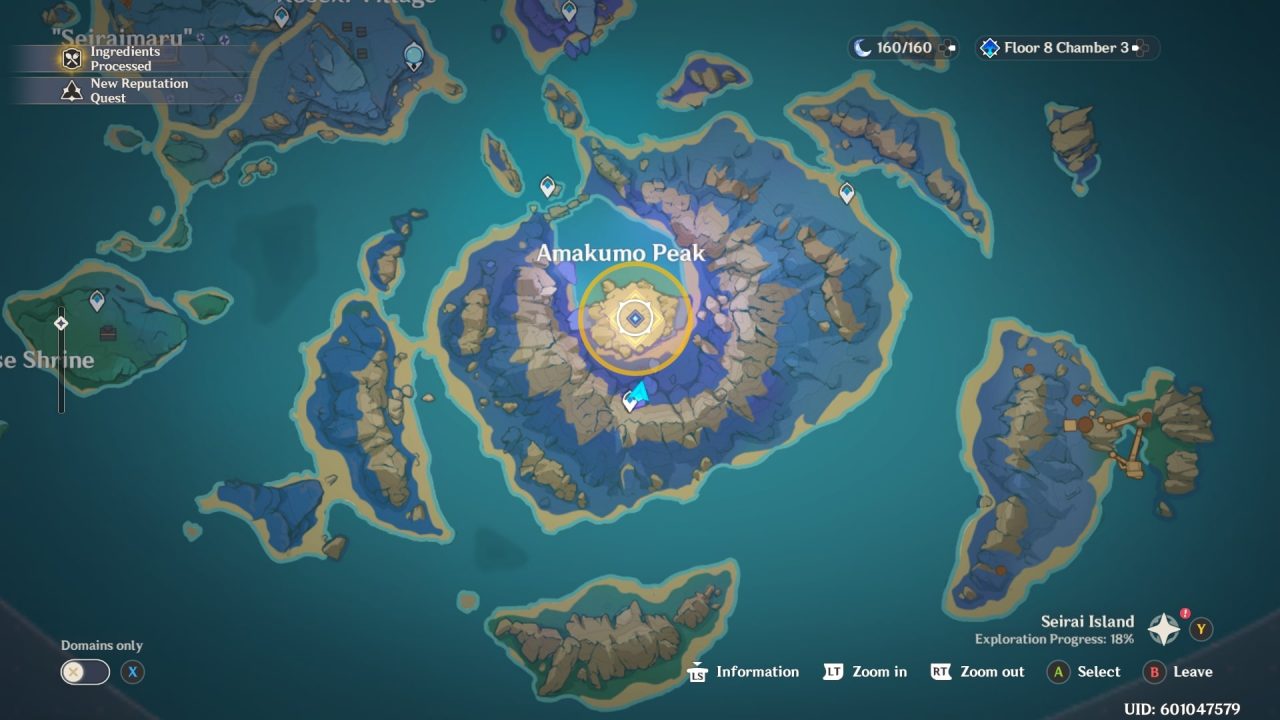Click the map zoom slider handle
Screen dimensions: 1280x720
tap(61, 323)
